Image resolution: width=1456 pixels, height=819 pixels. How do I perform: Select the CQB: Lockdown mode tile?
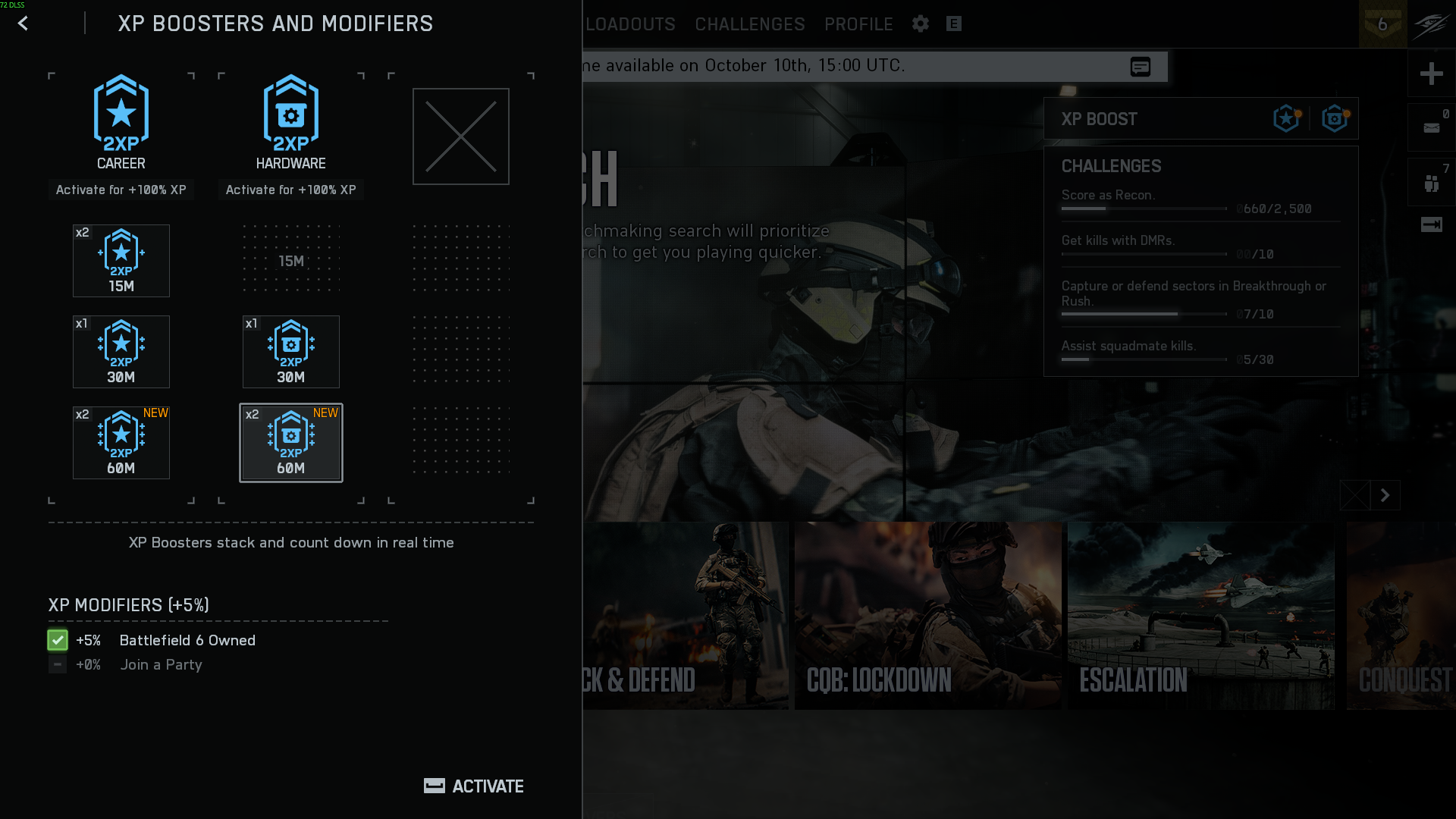point(927,616)
